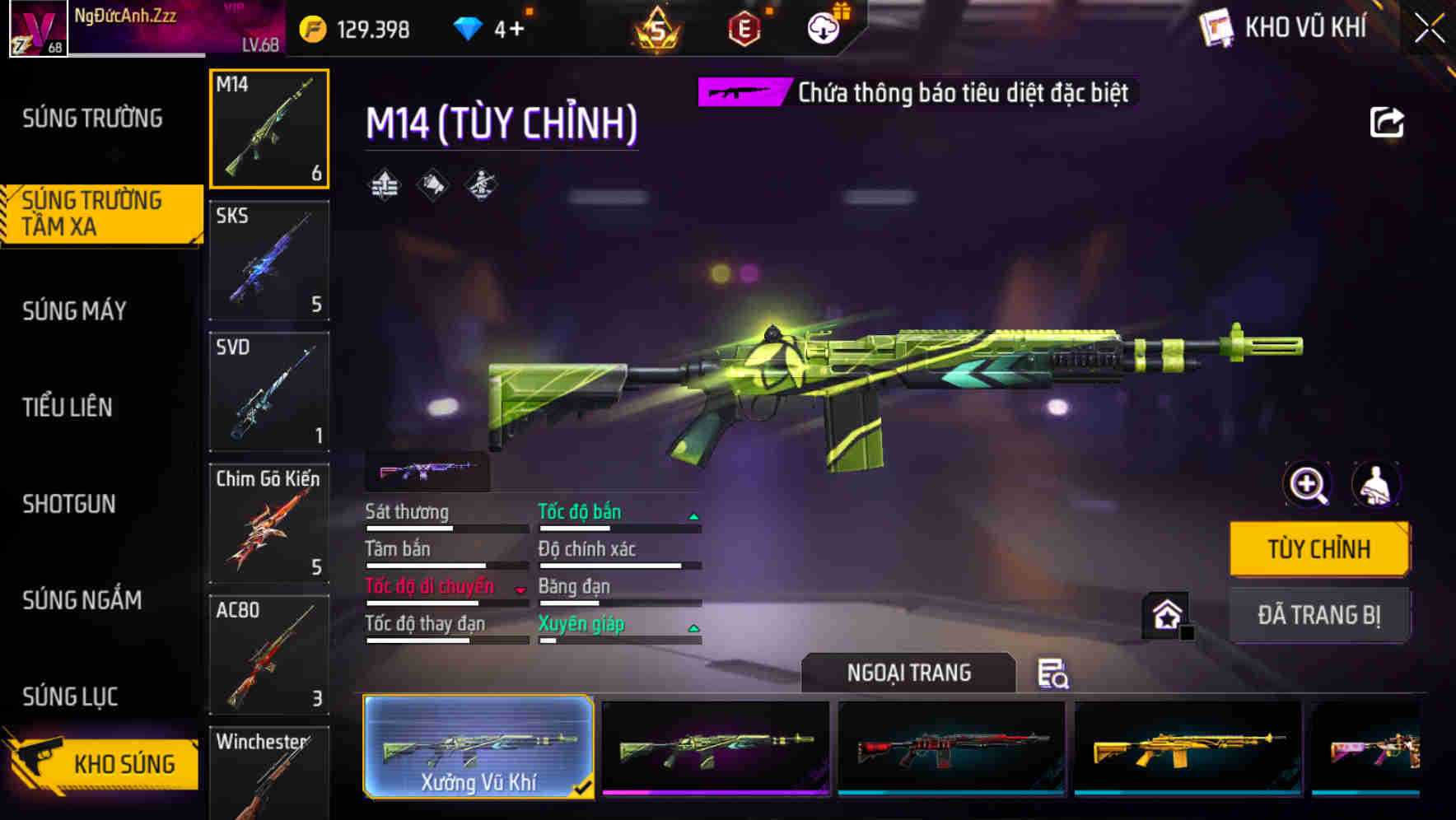The height and width of the screenshot is (820, 1456).
Task: Zoom into the M14 with the magnifier icon
Action: click(1306, 485)
